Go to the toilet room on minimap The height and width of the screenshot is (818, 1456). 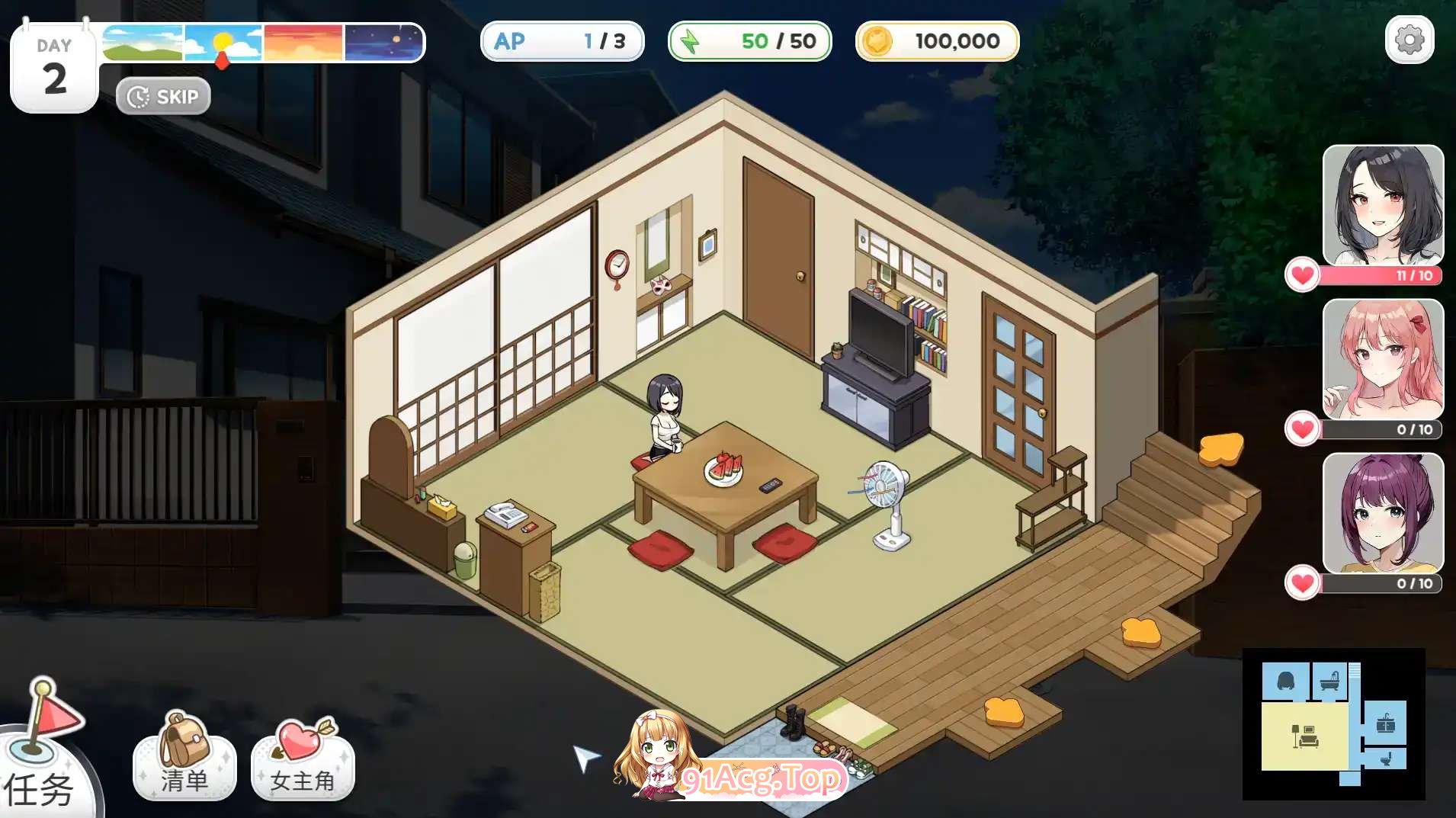(x=1385, y=759)
